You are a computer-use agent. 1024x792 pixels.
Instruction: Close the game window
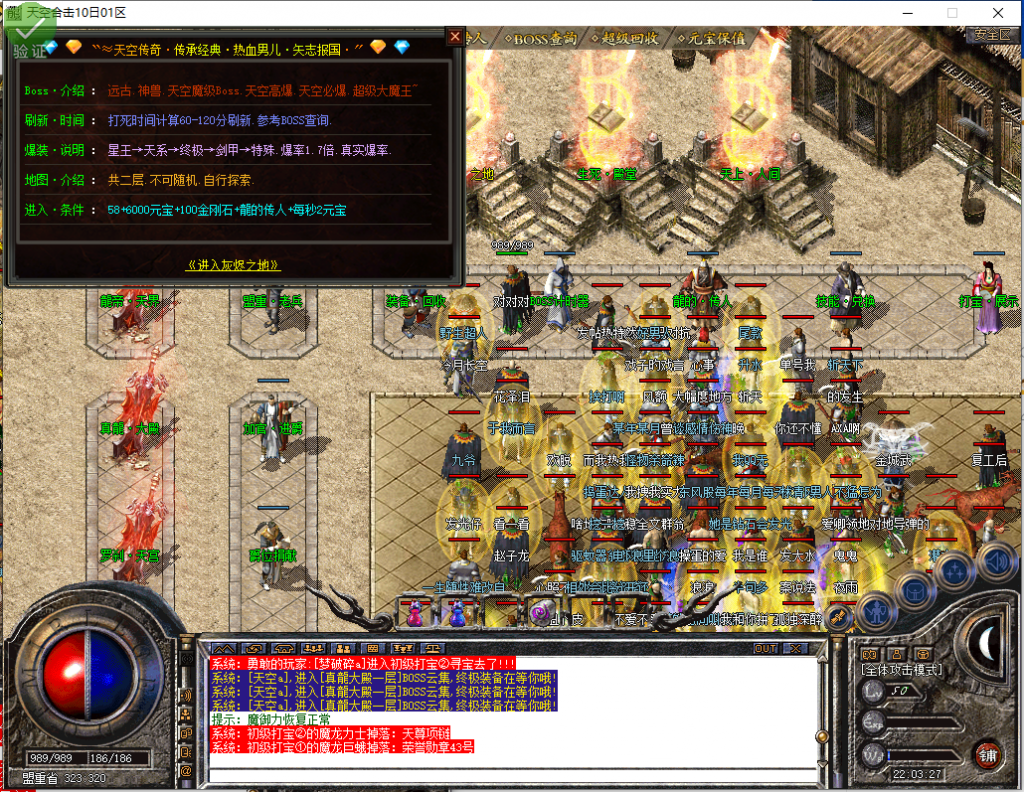pos(998,13)
